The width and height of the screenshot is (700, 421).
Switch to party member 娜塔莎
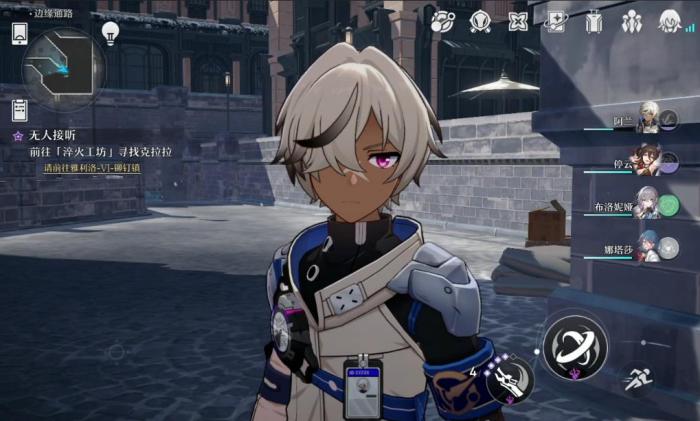pyautogui.click(x=647, y=247)
